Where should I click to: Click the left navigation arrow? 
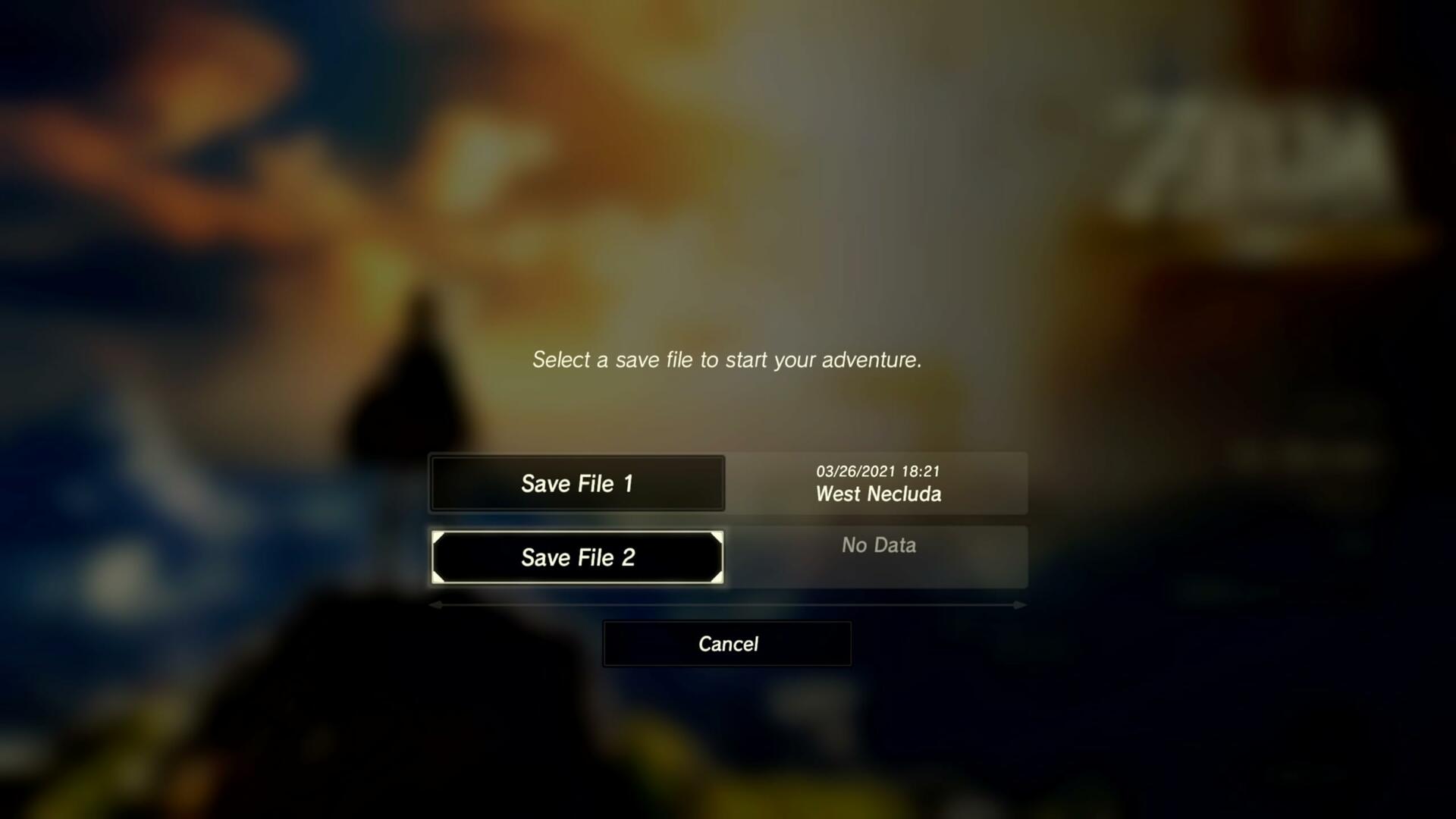(x=435, y=605)
